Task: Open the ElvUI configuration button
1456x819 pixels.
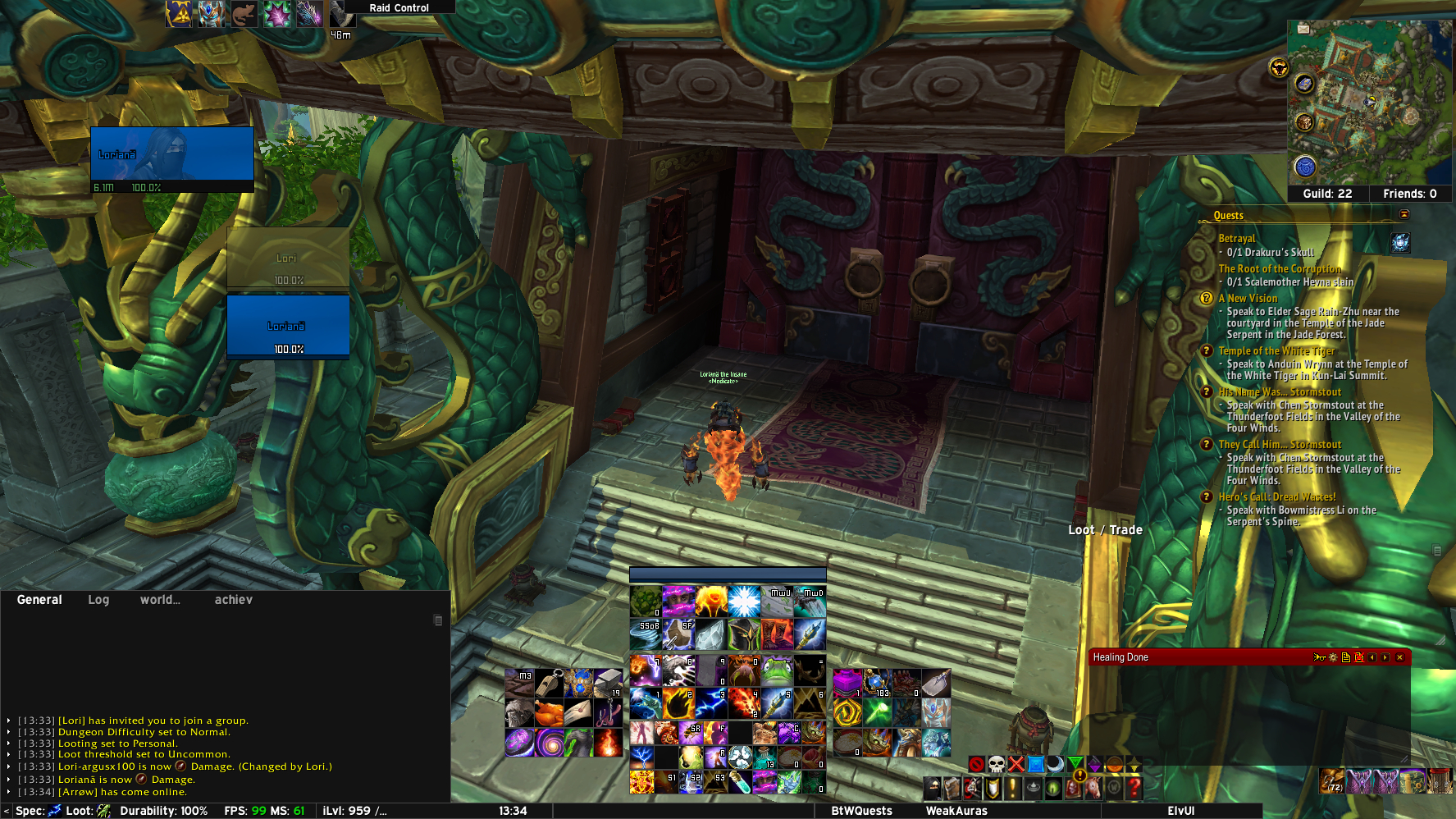Action: coord(1180,811)
